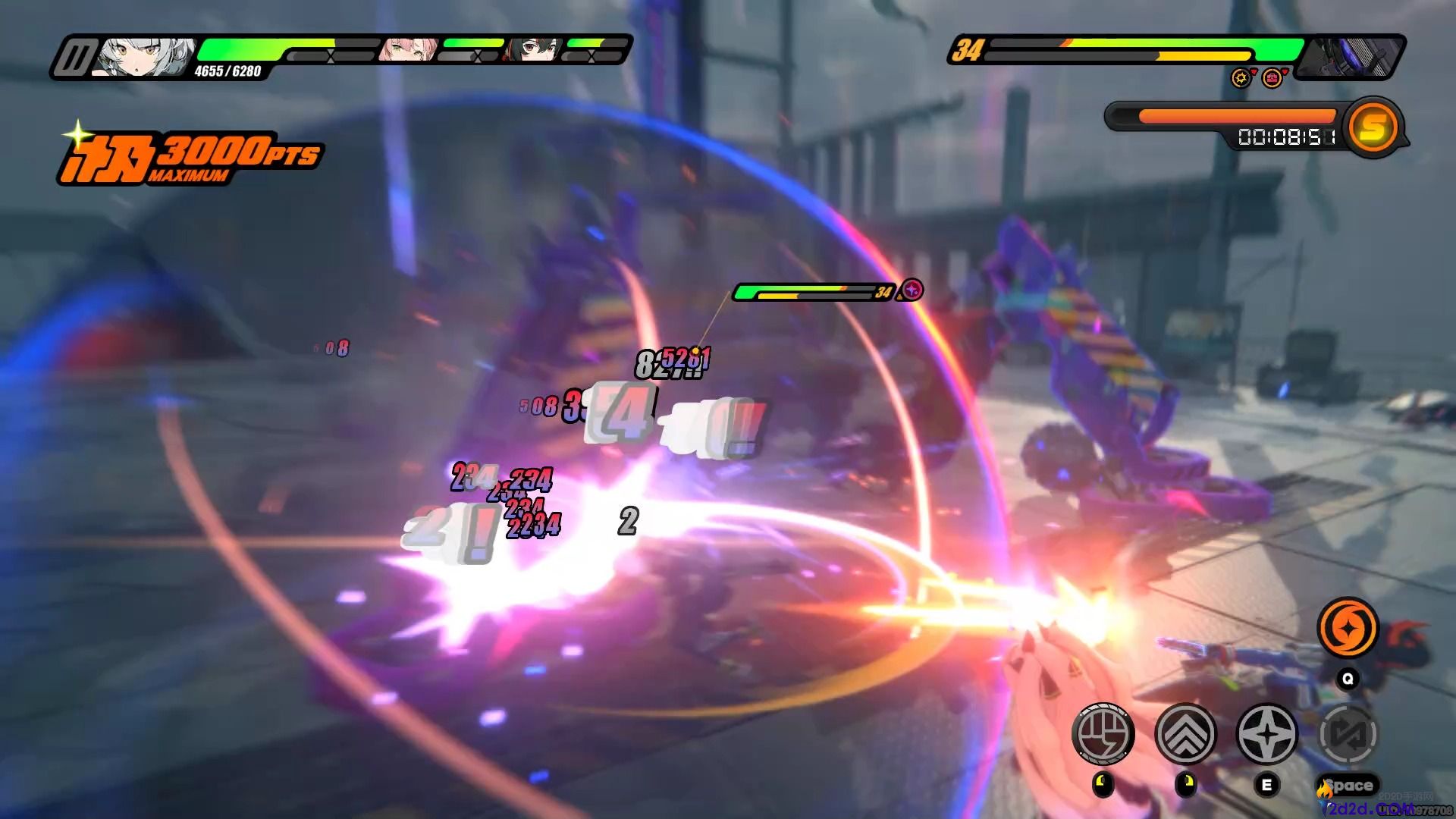Activate the double-chevron dodge button
This screenshot has height=819, width=1456.
pyautogui.click(x=1185, y=733)
